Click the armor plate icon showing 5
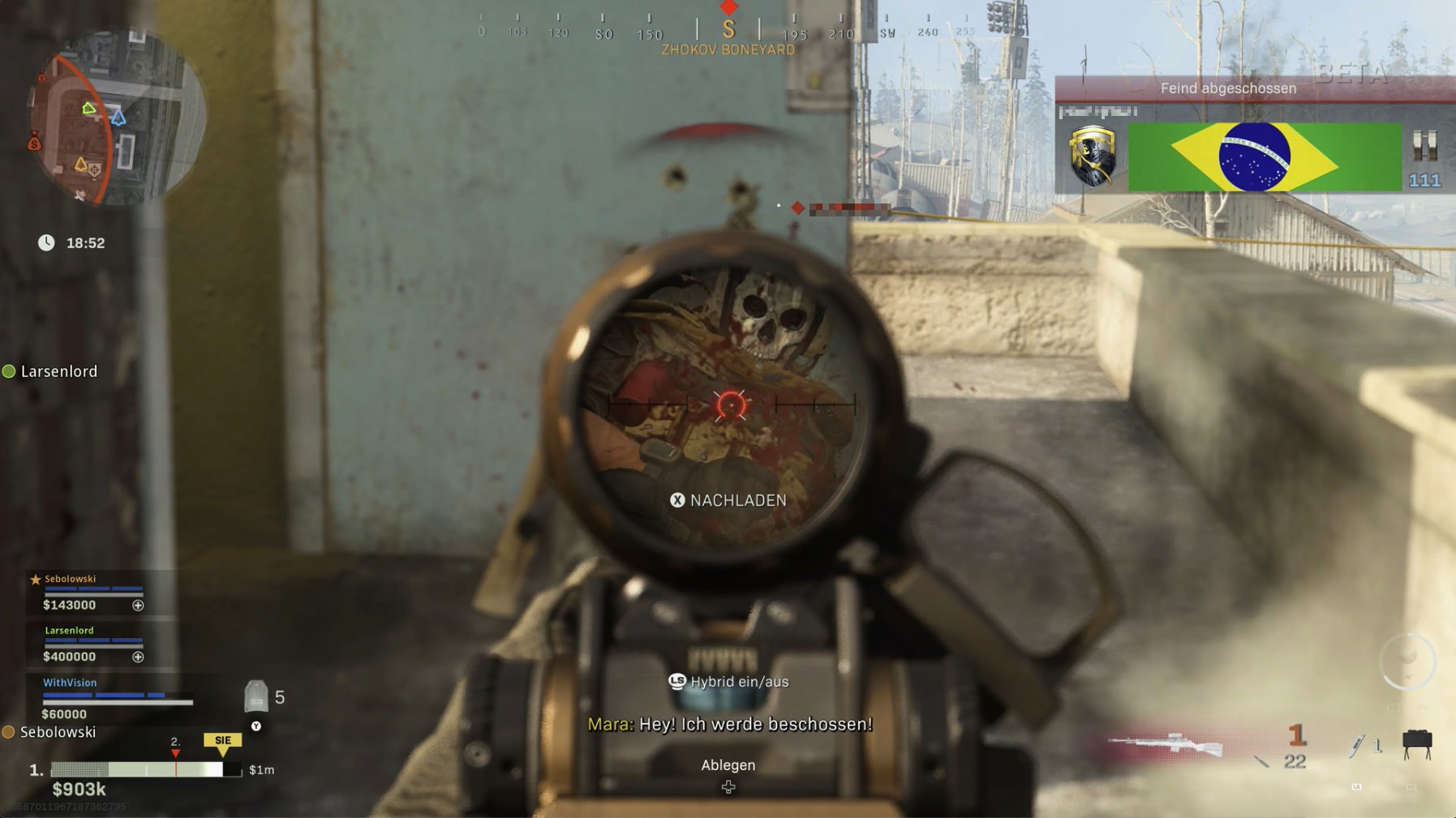1456x818 pixels. (x=258, y=695)
